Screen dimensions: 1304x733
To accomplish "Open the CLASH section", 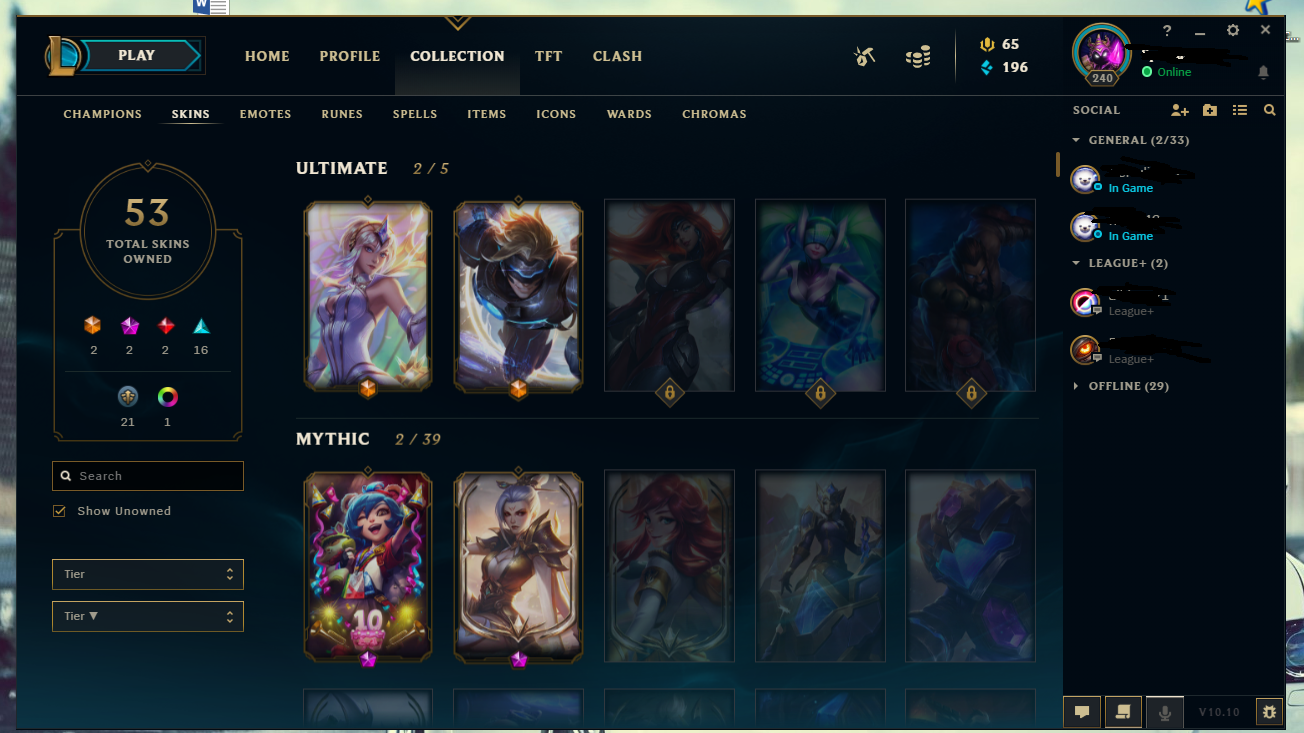I will [x=617, y=56].
